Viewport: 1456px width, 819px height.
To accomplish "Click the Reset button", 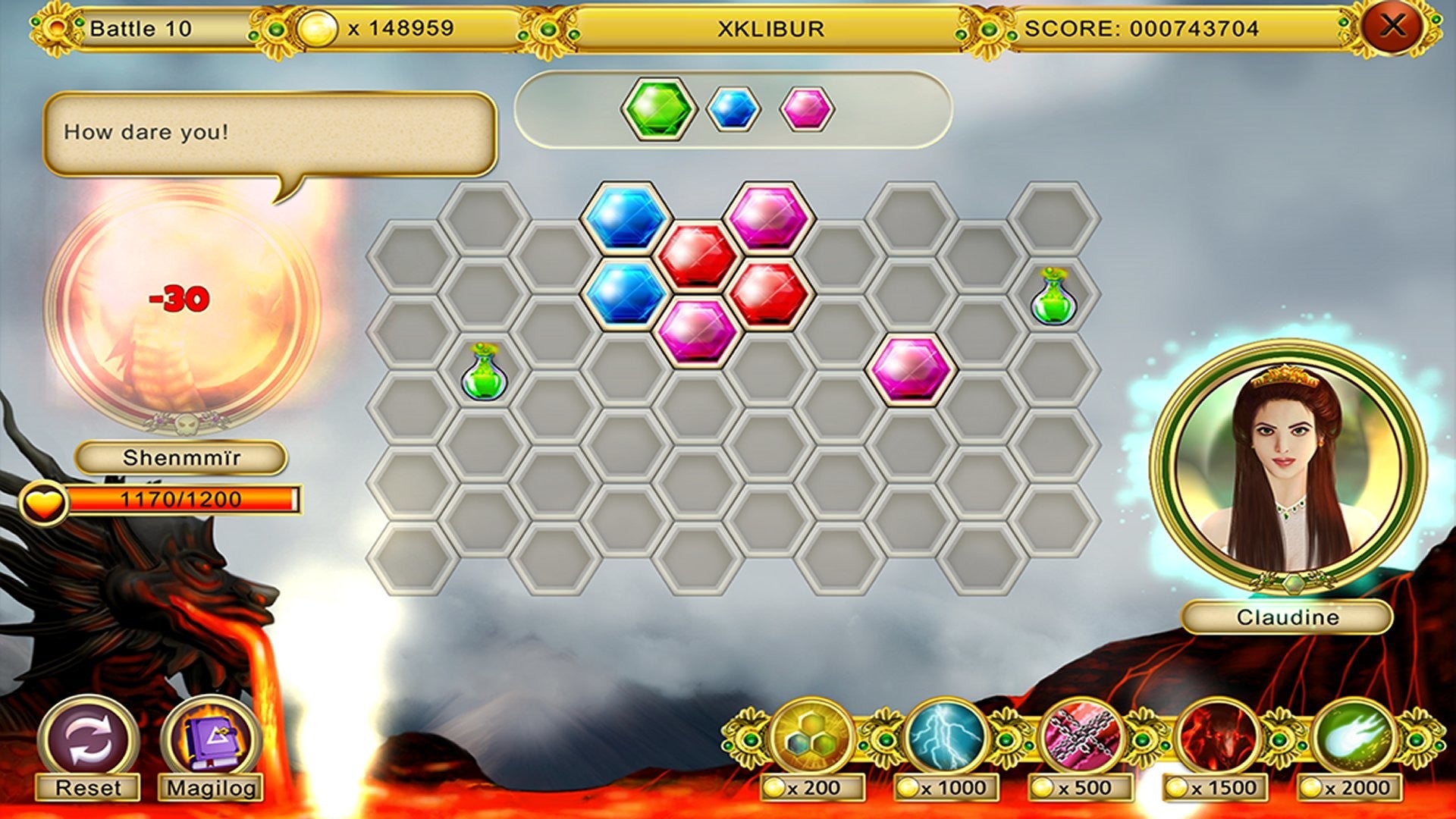I will (x=89, y=742).
